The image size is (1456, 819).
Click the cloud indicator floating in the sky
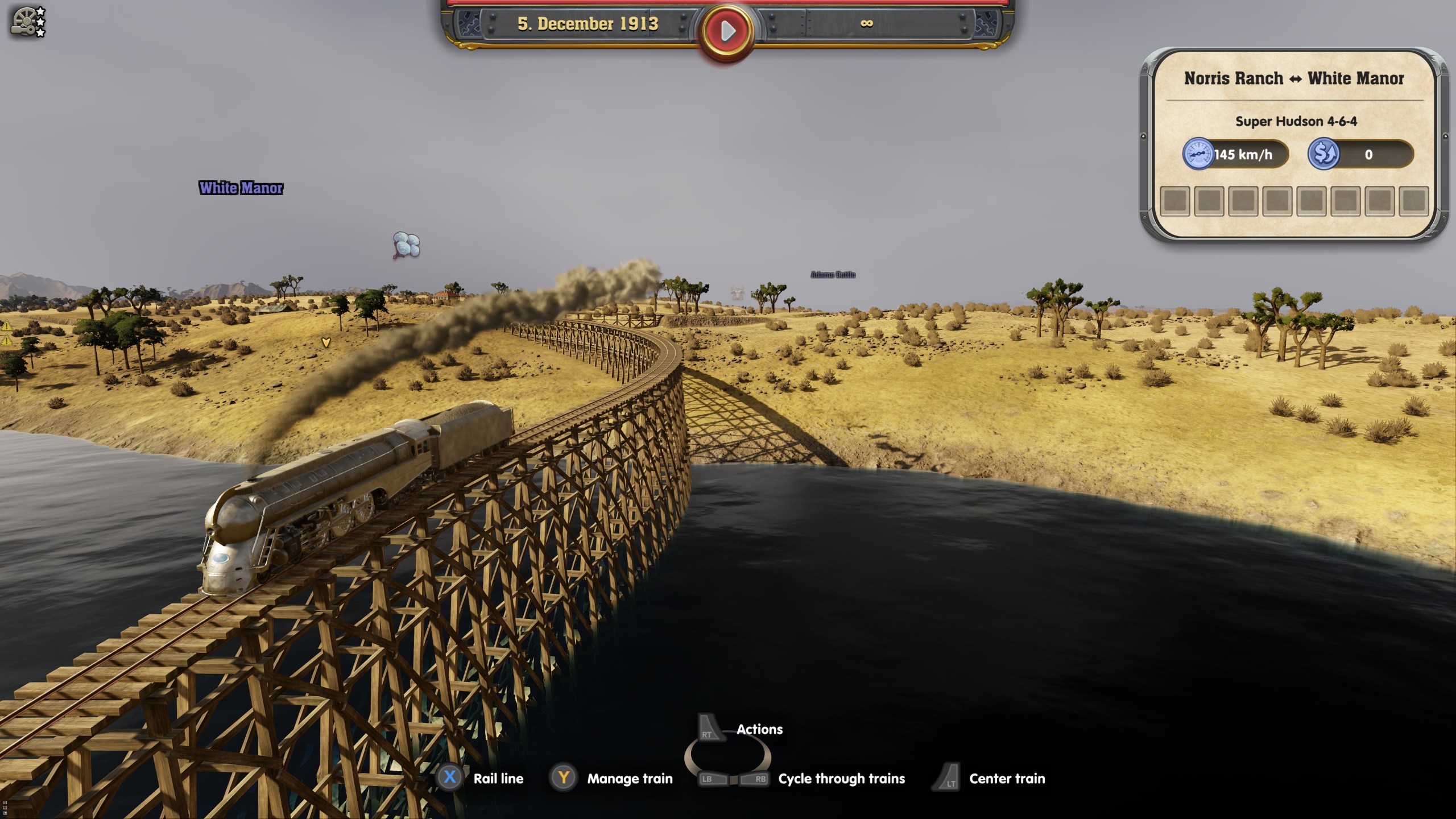pyautogui.click(x=405, y=243)
